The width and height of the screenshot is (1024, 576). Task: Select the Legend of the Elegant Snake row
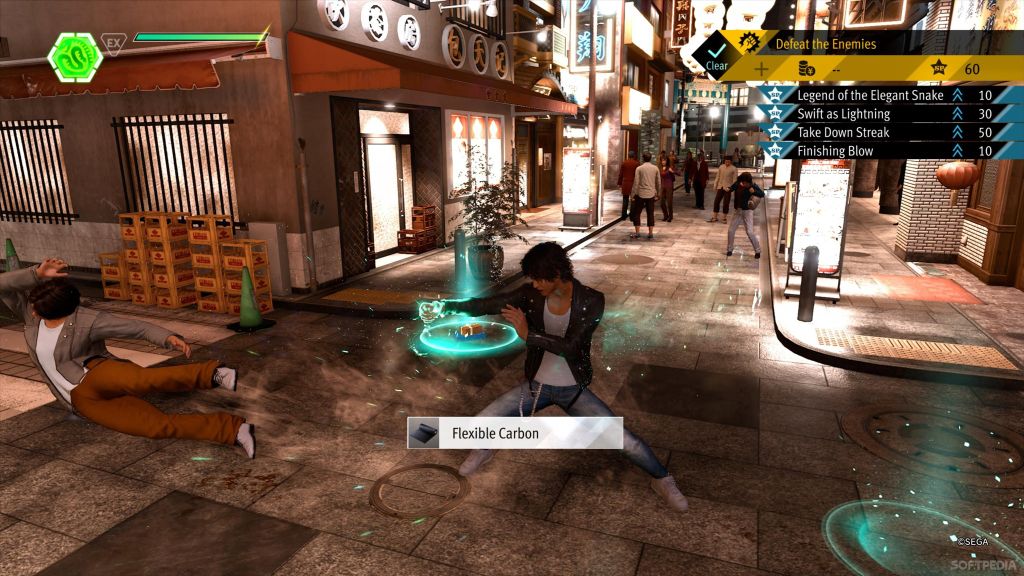click(x=870, y=95)
